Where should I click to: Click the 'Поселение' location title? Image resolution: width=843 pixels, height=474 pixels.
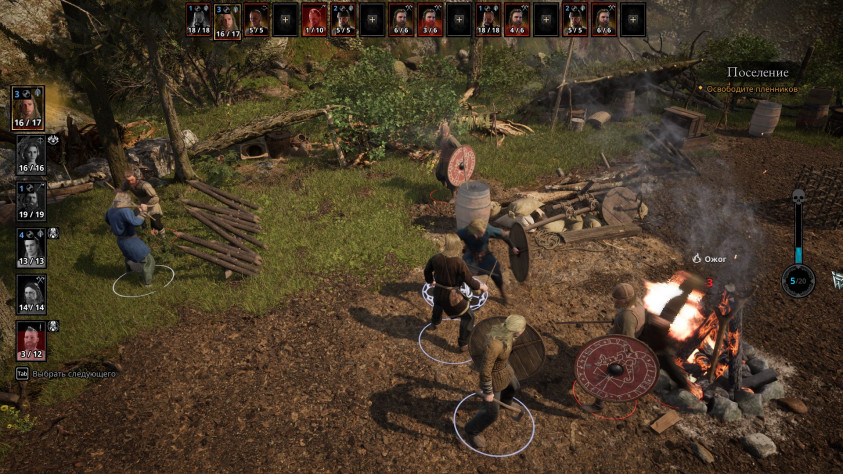click(757, 72)
